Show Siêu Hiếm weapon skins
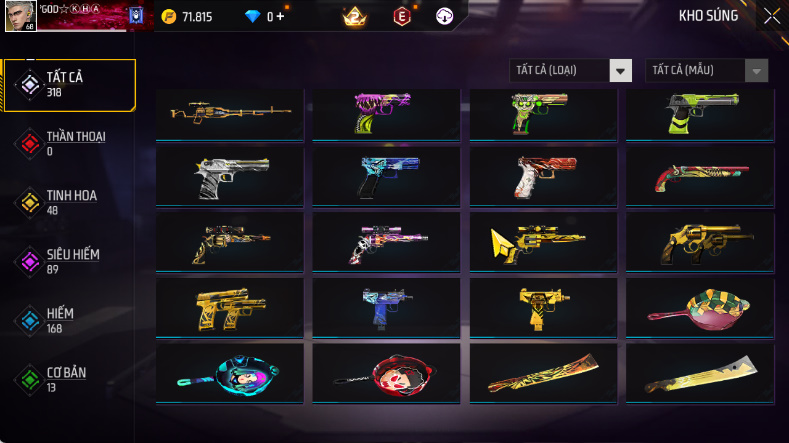This screenshot has width=789, height=443. [x=70, y=261]
